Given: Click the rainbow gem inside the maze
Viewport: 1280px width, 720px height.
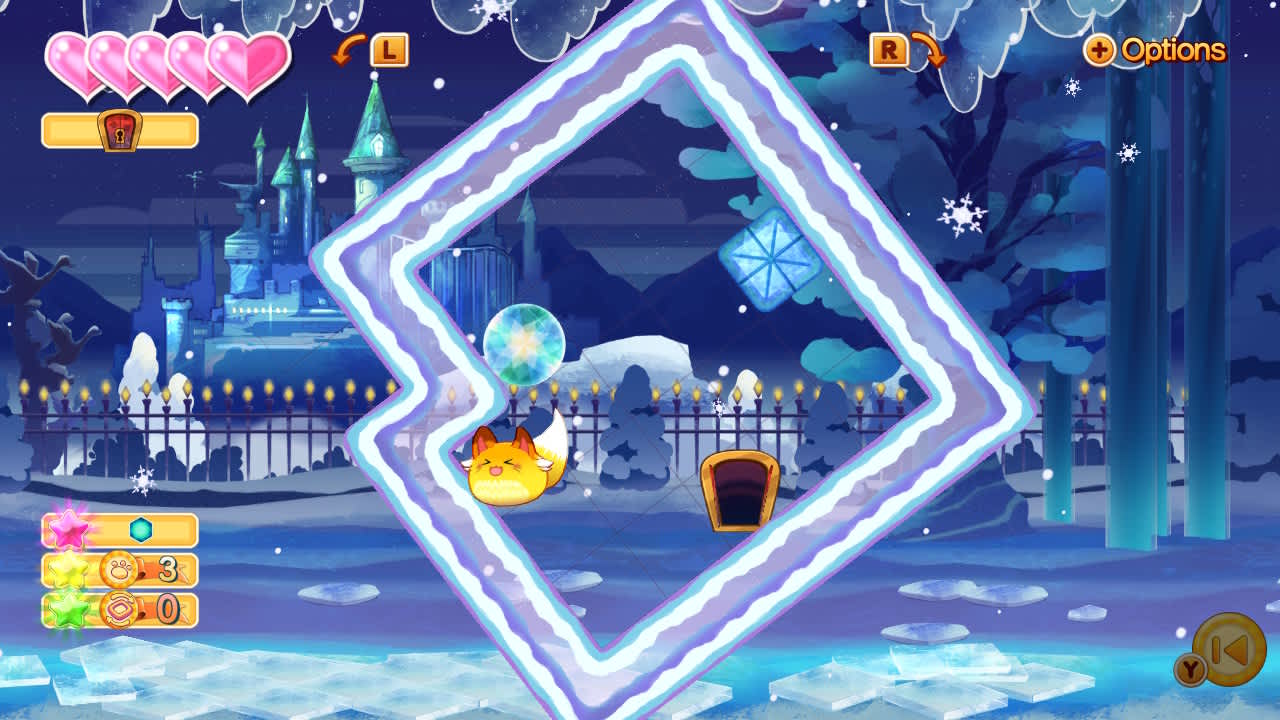Looking at the screenshot, I should click(523, 345).
